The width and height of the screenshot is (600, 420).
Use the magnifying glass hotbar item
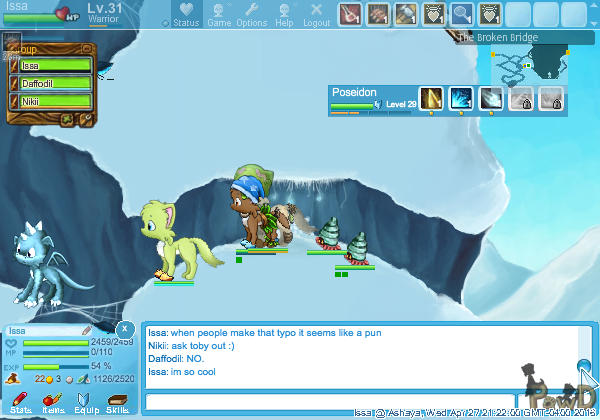tap(461, 14)
